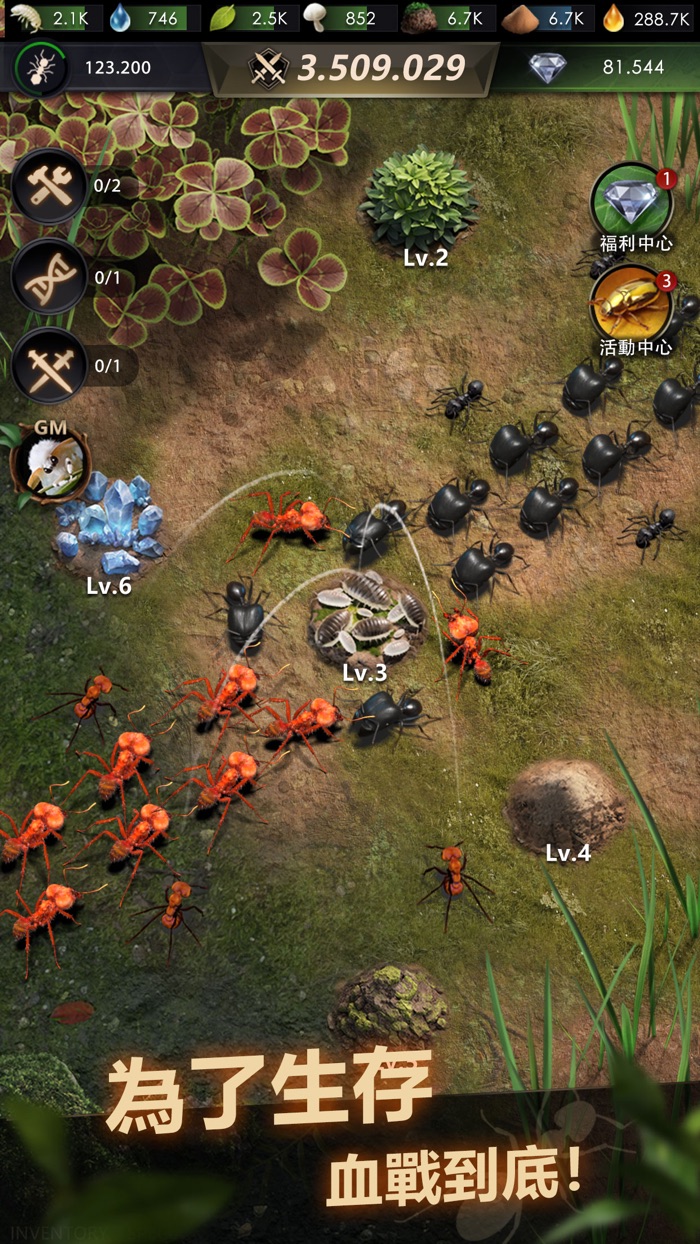Select the wet soil resource showing 6.7K

(418, 17)
